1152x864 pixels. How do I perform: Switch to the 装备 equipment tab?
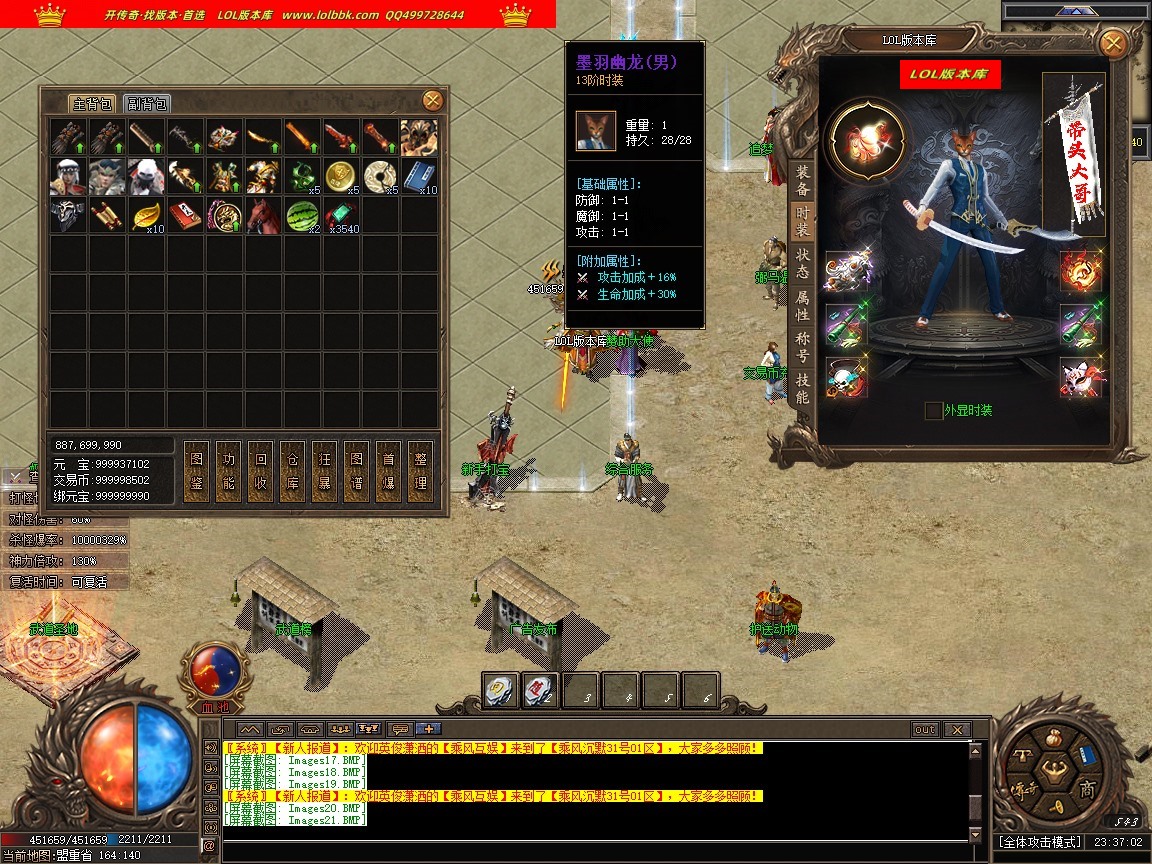802,180
